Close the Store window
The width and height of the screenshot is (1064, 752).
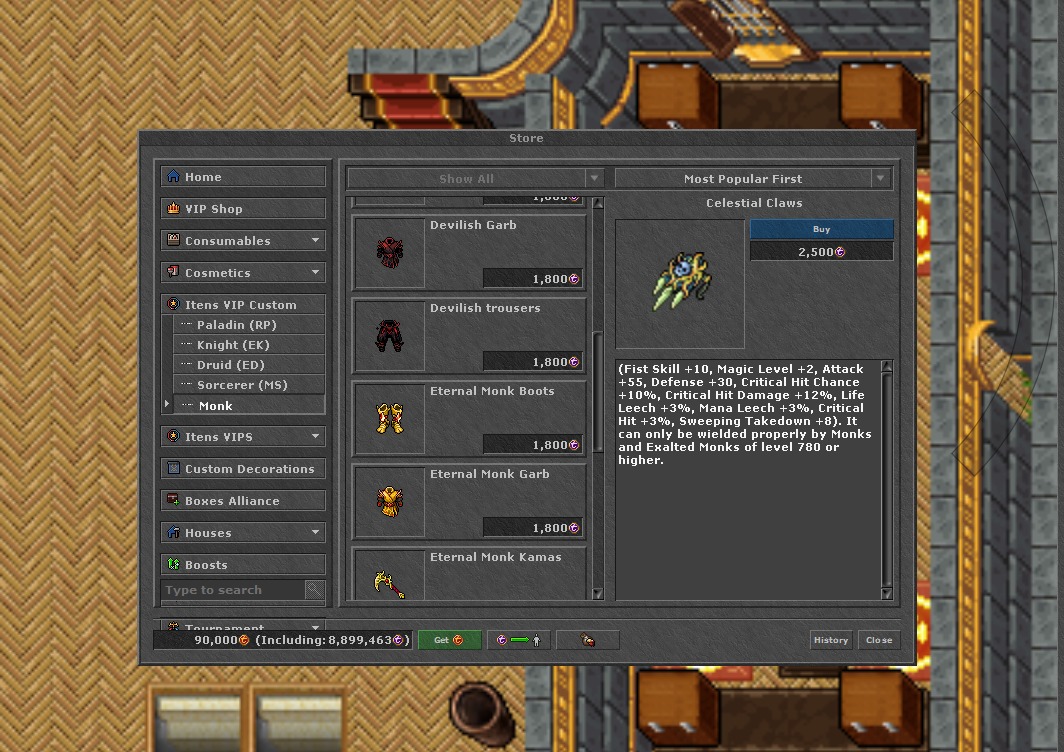(x=879, y=640)
